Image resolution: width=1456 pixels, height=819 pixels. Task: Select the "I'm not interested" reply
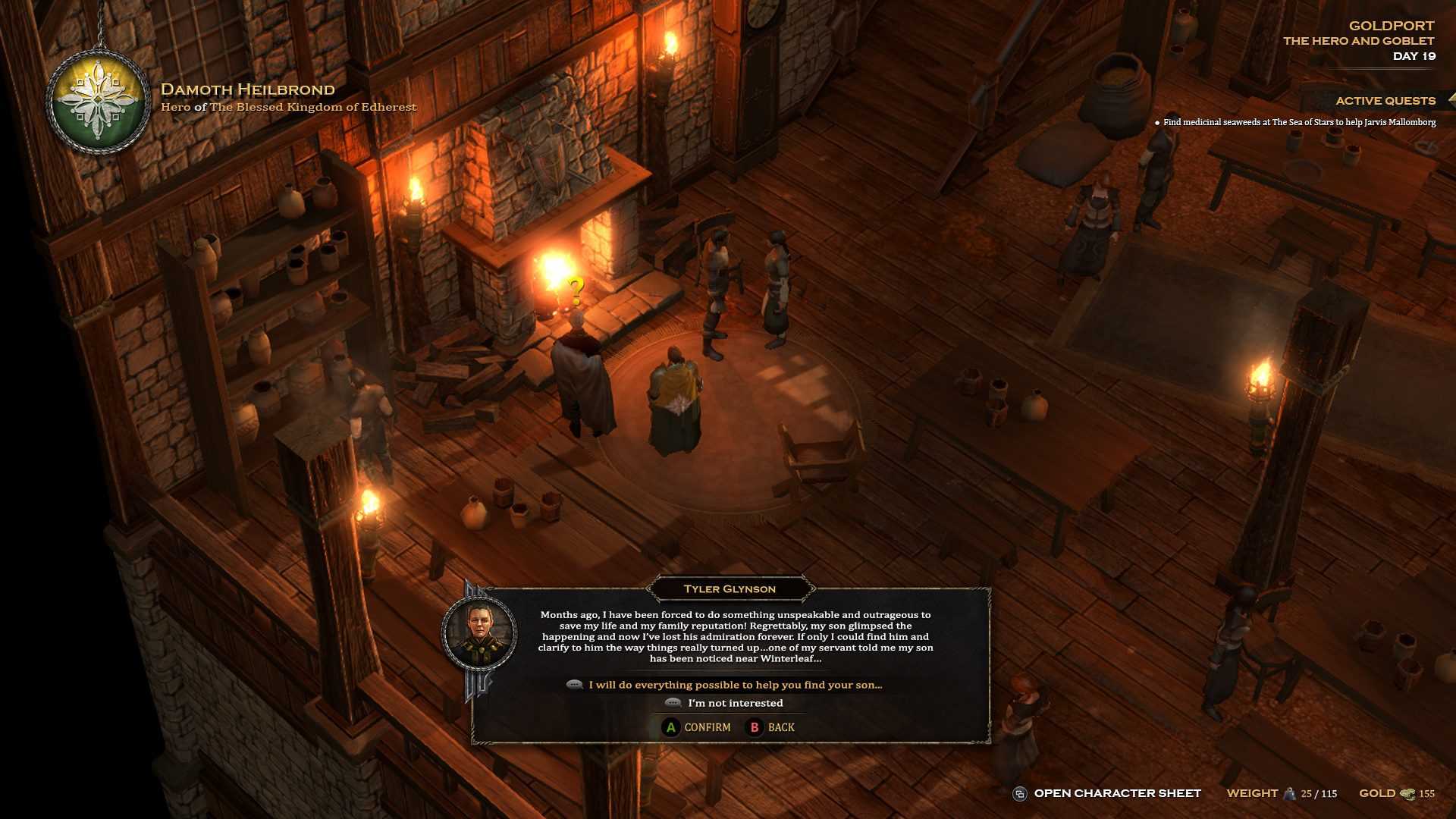pos(734,703)
